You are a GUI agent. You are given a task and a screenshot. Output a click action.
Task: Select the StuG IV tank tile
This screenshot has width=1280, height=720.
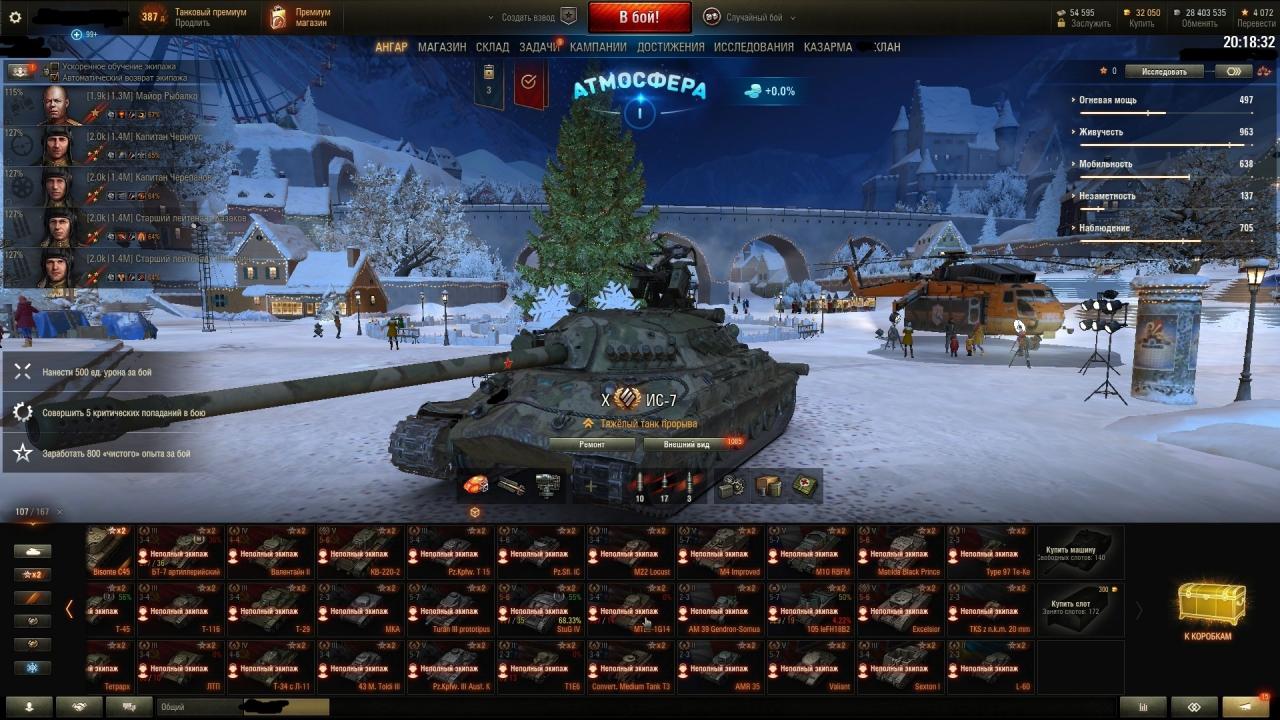pyautogui.click(x=540, y=609)
